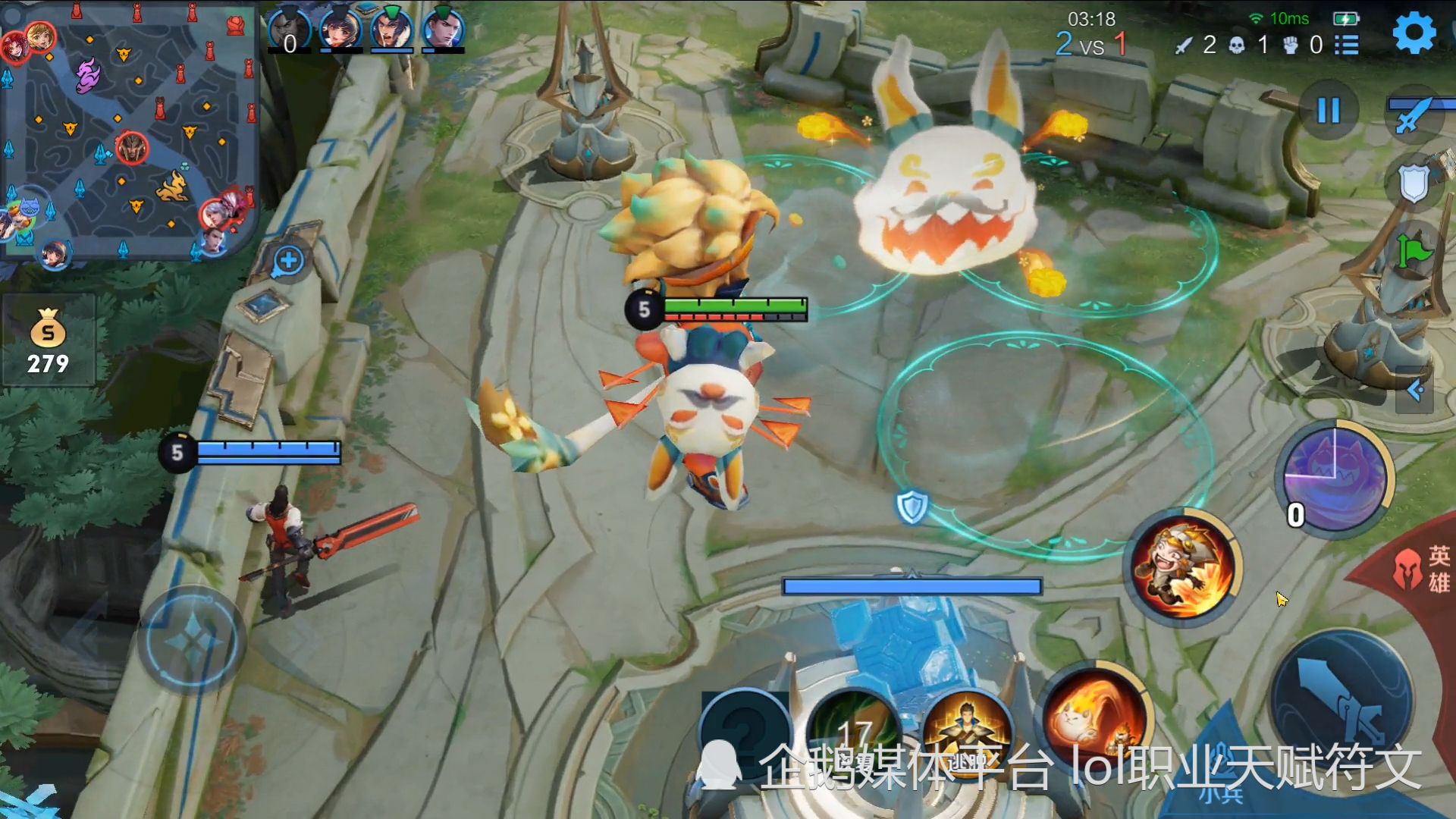Tap the virtual movement joystick
This screenshot has height=819, width=1456.
click(x=191, y=642)
